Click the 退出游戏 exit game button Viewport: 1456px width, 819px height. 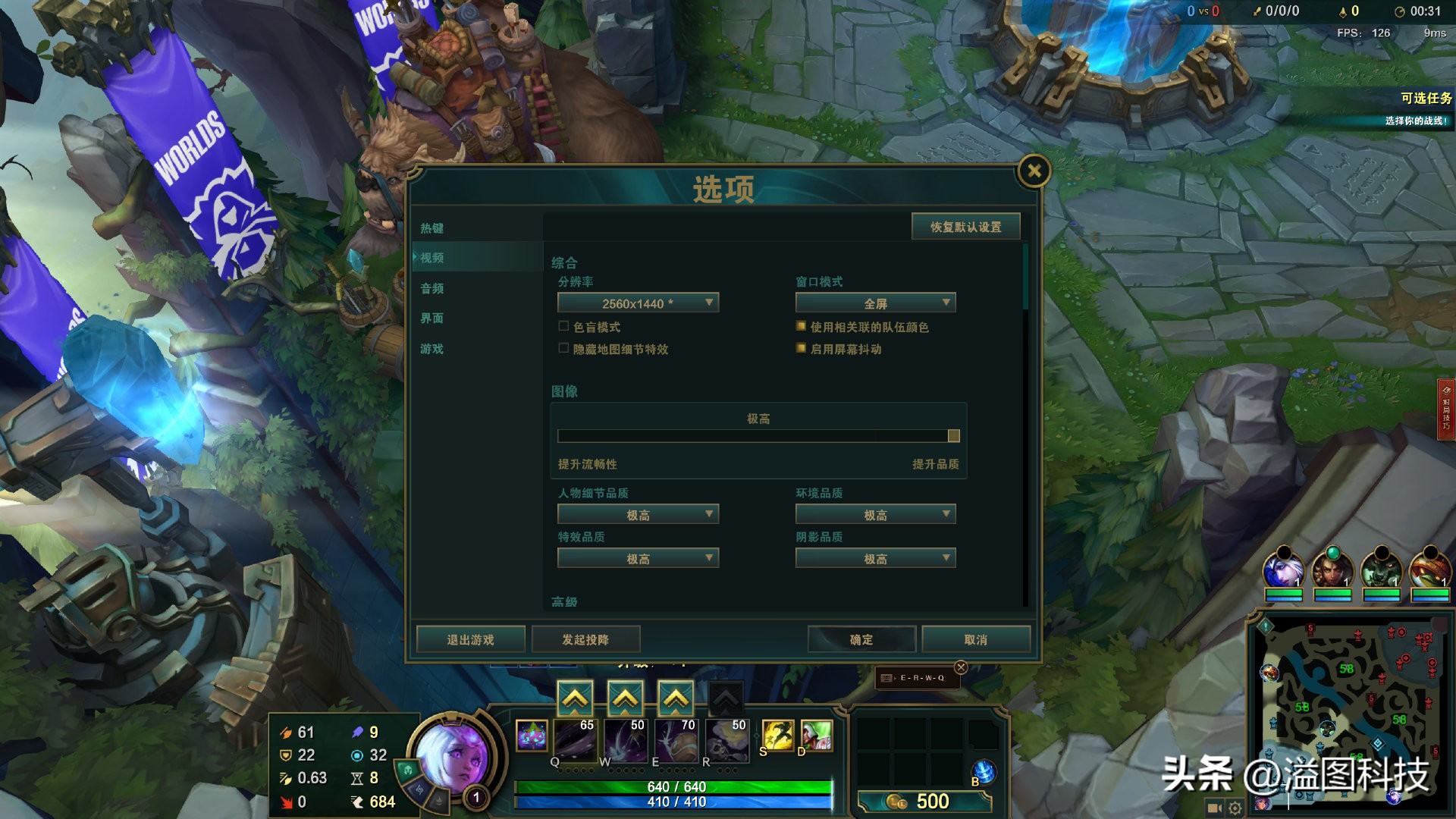point(470,639)
